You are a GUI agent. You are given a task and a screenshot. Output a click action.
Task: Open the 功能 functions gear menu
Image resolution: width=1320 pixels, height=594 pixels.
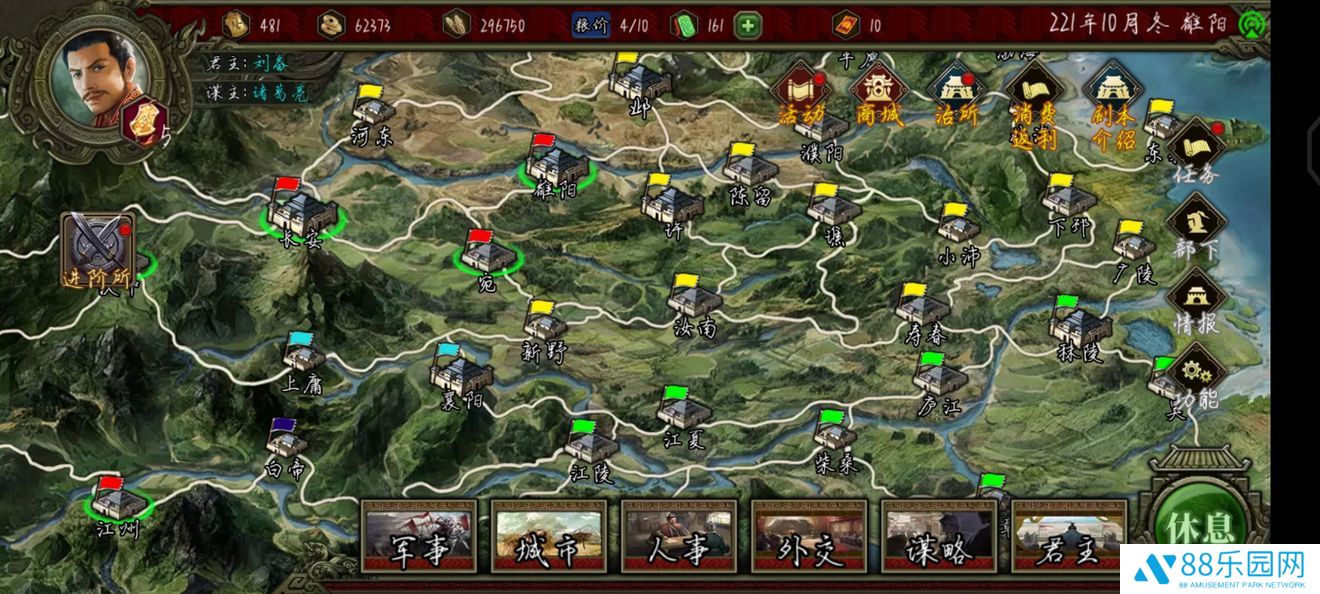[x=1197, y=377]
